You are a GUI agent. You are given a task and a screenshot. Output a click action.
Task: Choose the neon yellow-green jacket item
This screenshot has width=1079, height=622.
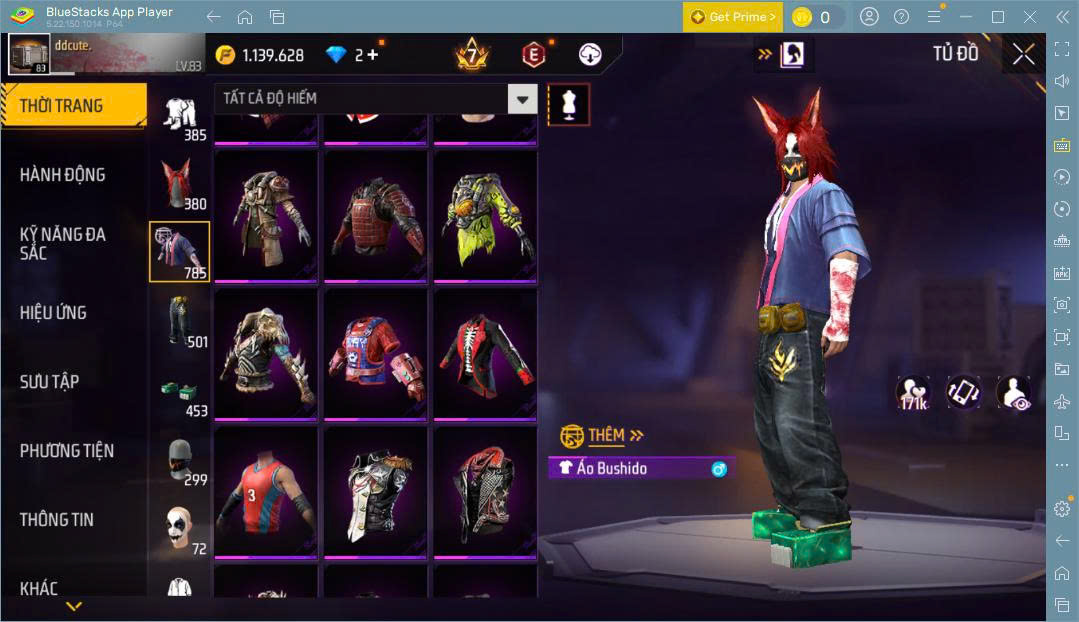[x=484, y=216]
